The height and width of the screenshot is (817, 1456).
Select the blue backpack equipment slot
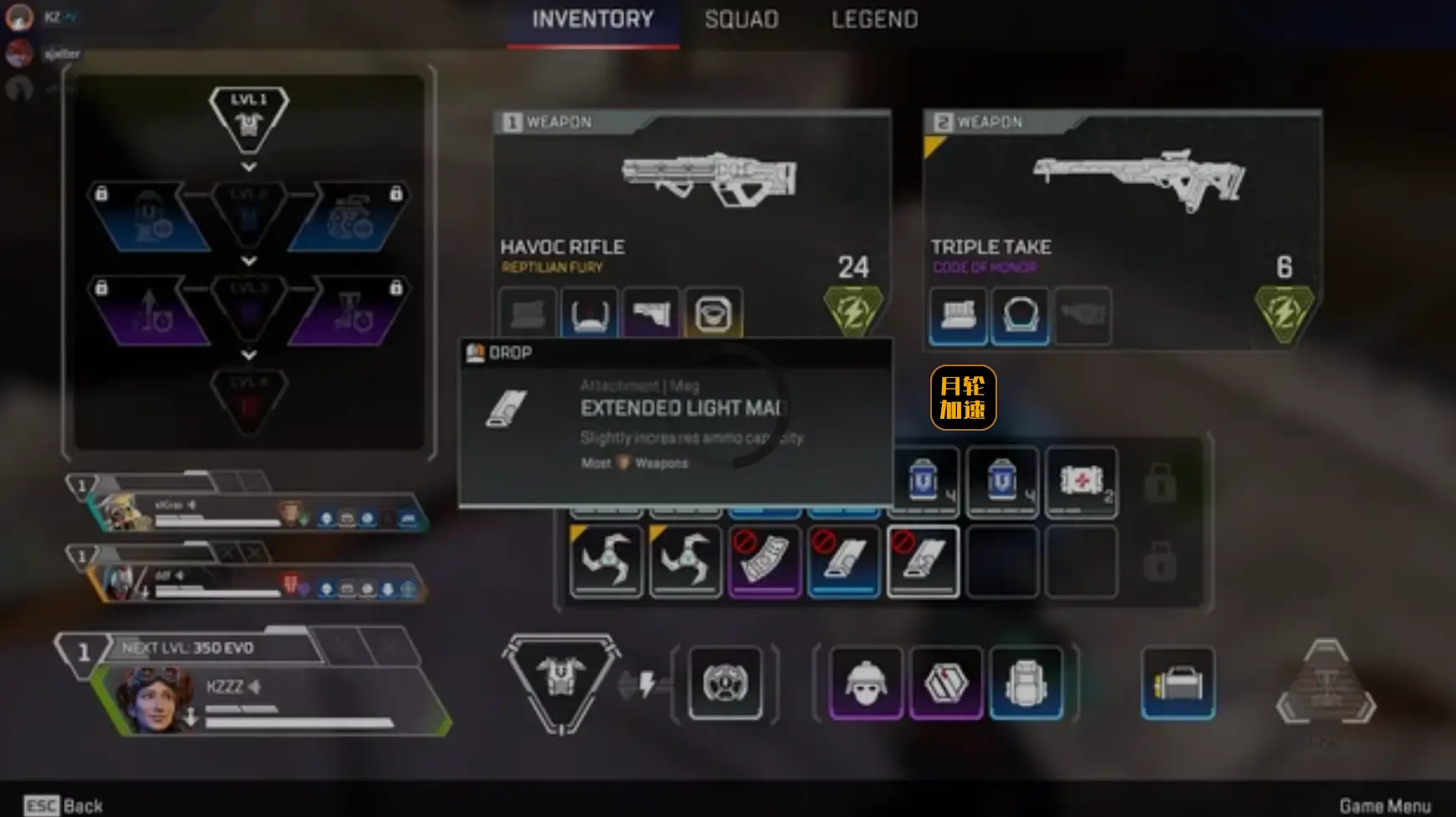(1026, 683)
